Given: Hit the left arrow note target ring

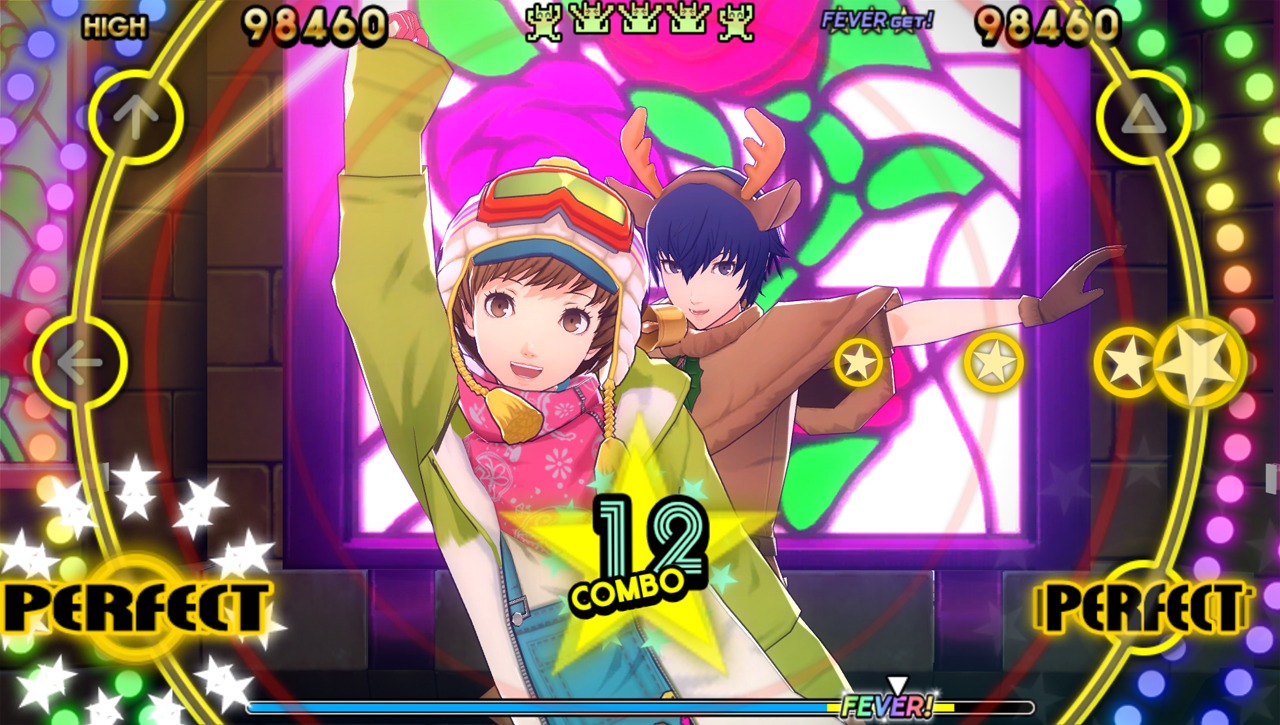Looking at the screenshot, I should pyautogui.click(x=80, y=362).
